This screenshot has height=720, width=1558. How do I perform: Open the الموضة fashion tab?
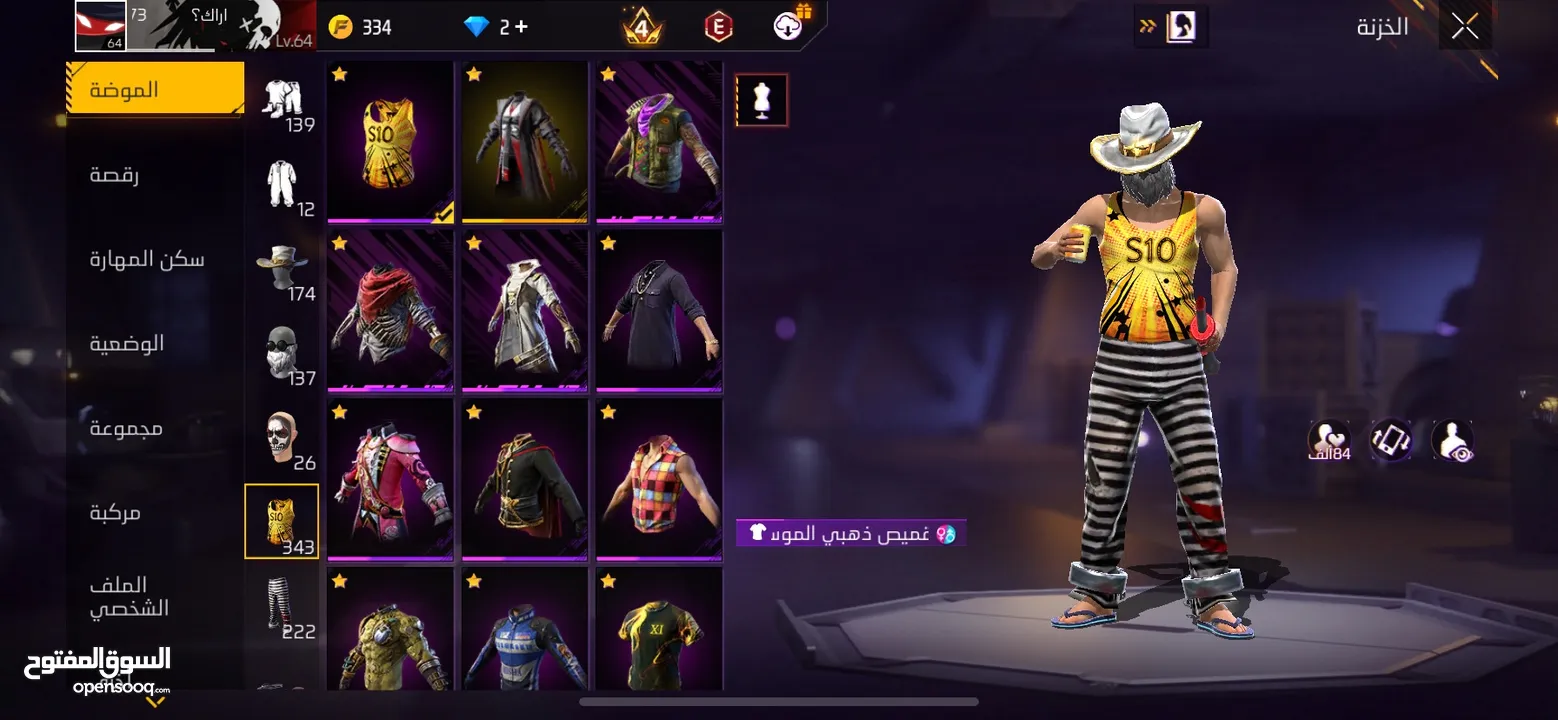[155, 90]
